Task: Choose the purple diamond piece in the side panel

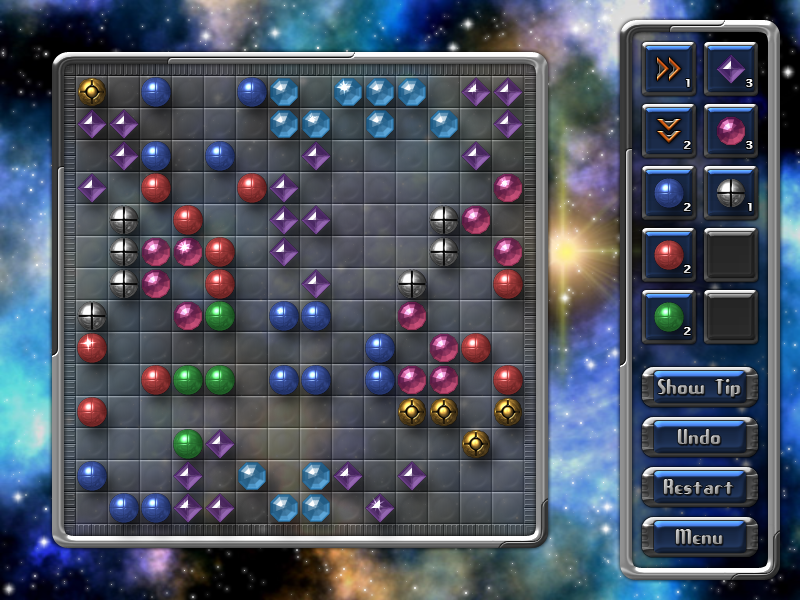Action: point(730,69)
